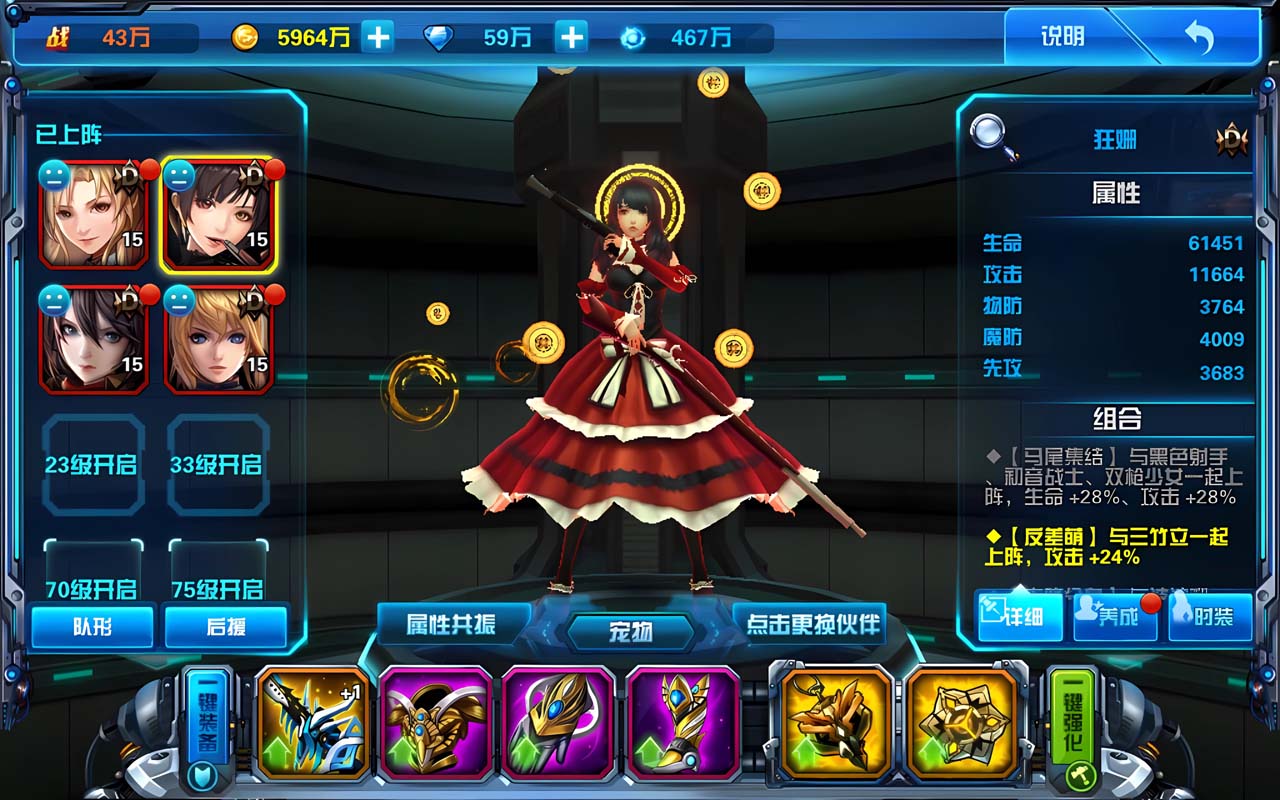
Task: Go back with the return arrow
Action: [x=1198, y=38]
